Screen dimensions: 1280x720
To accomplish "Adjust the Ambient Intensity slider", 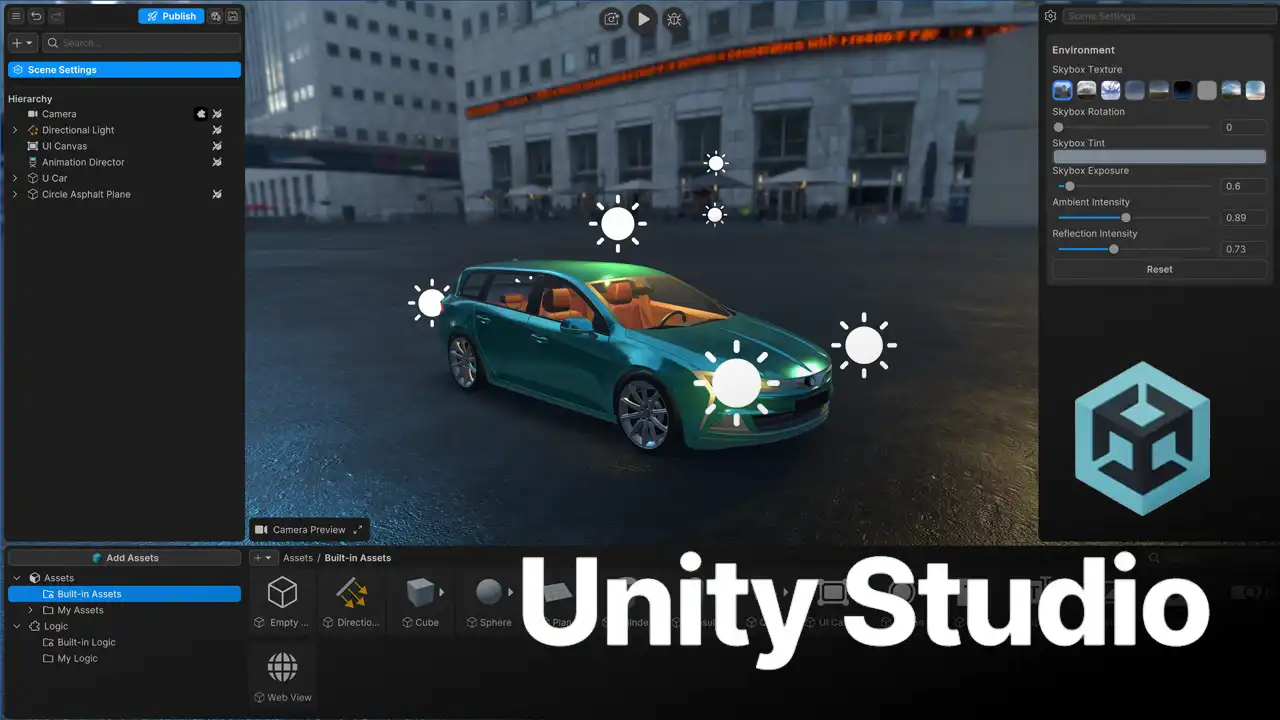I will click(1126, 218).
